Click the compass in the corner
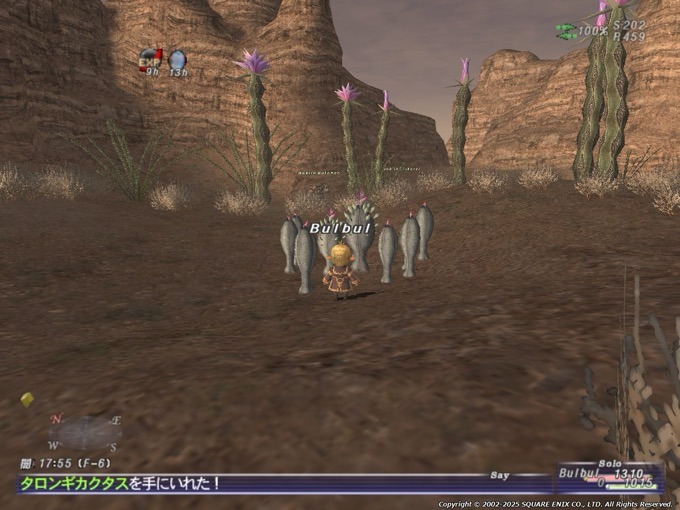Viewport: 680px width, 510px height. click(x=84, y=432)
